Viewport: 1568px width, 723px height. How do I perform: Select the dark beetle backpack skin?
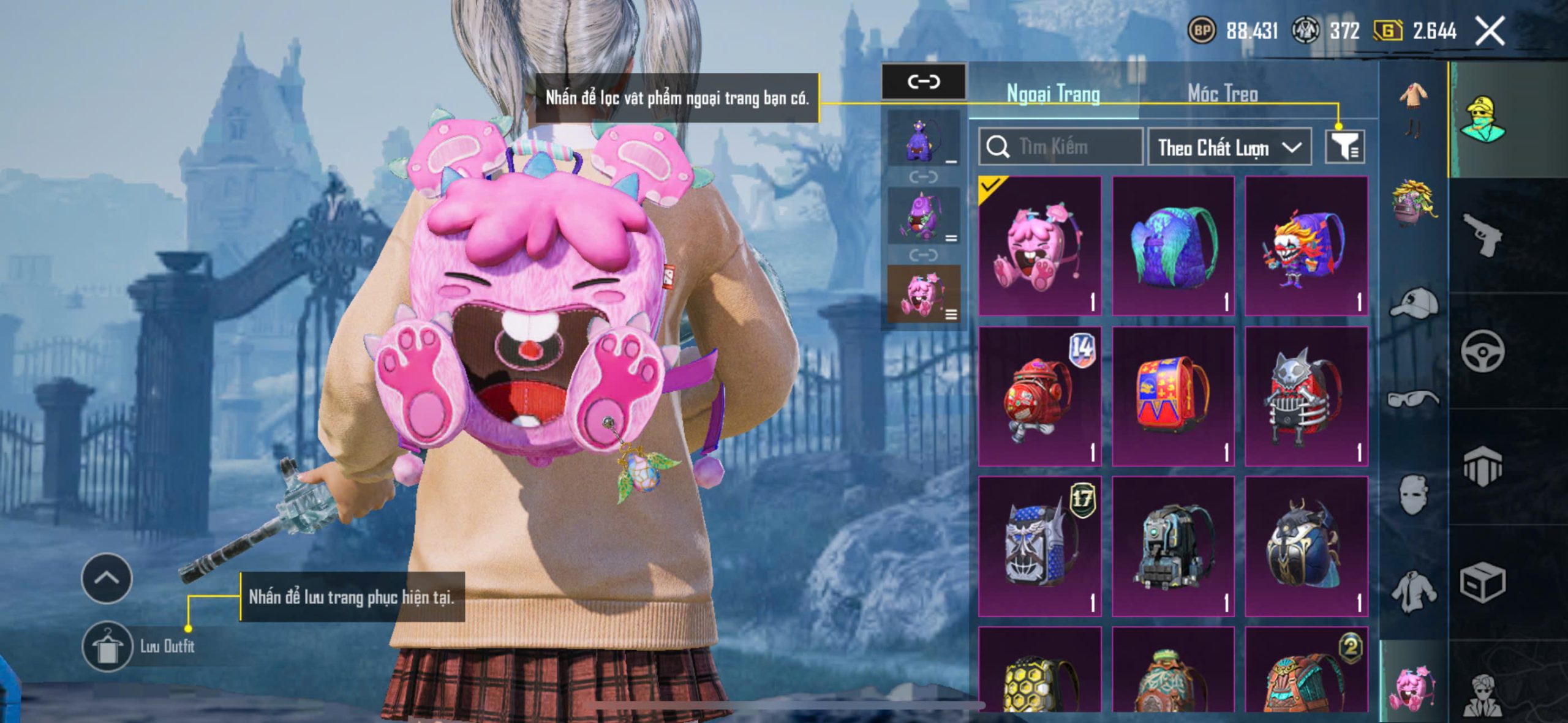tap(1306, 546)
